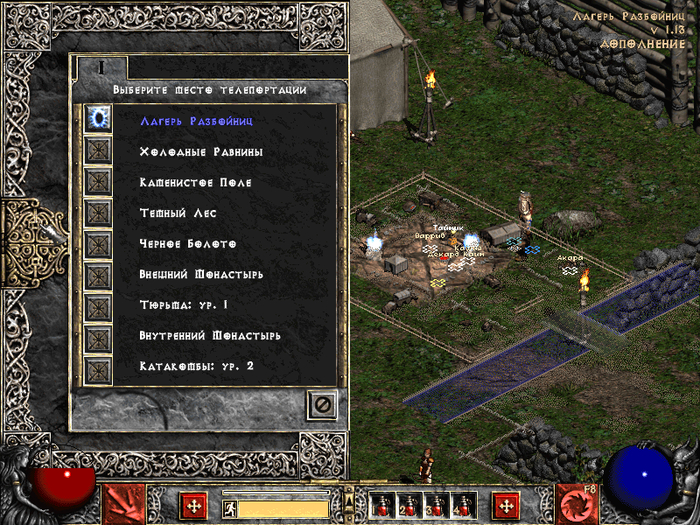Pick the Темный Лес waypoint

(x=177, y=213)
